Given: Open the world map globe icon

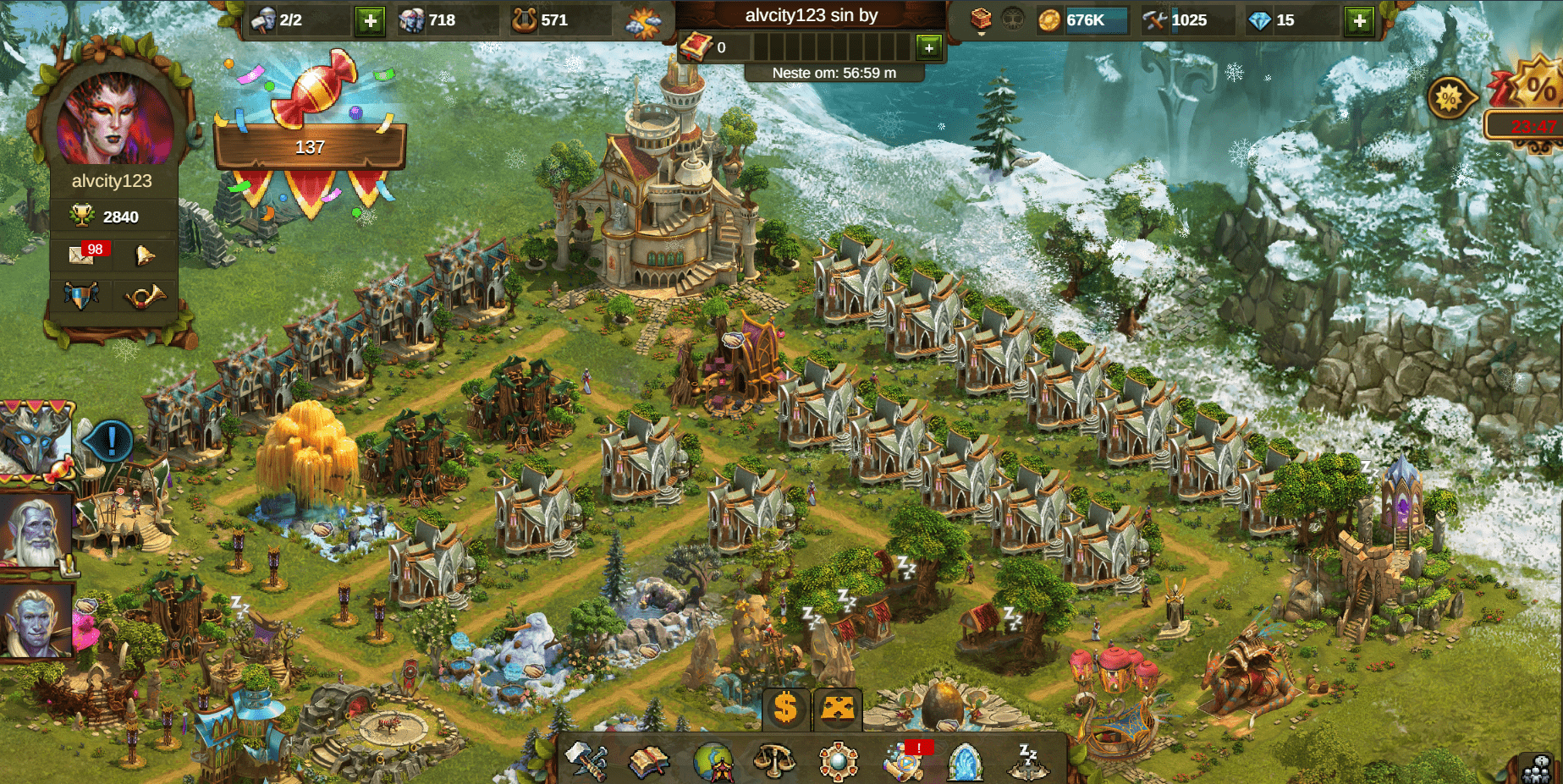Looking at the screenshot, I should click(713, 761).
